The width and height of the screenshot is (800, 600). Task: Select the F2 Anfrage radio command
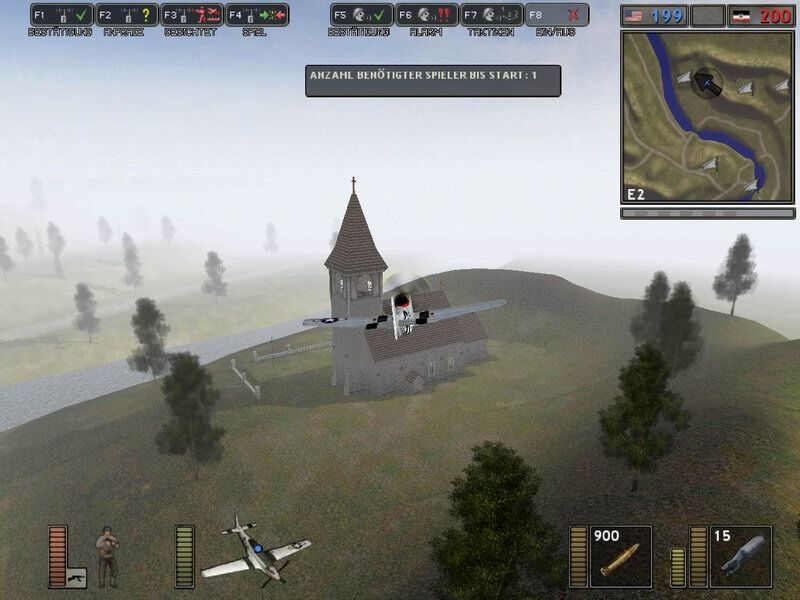127,15
